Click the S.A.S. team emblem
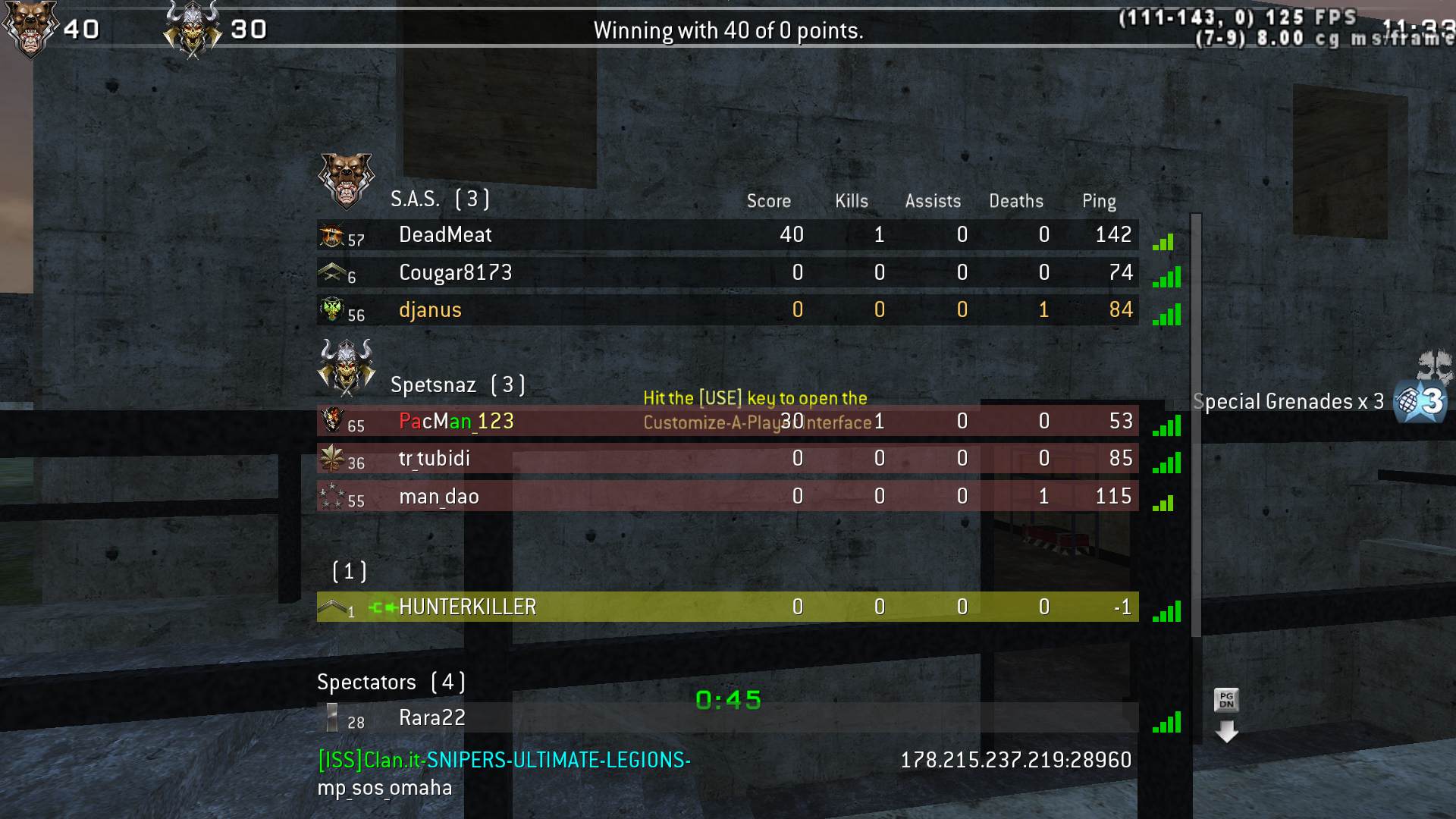The height and width of the screenshot is (819, 1456). pyautogui.click(x=346, y=180)
